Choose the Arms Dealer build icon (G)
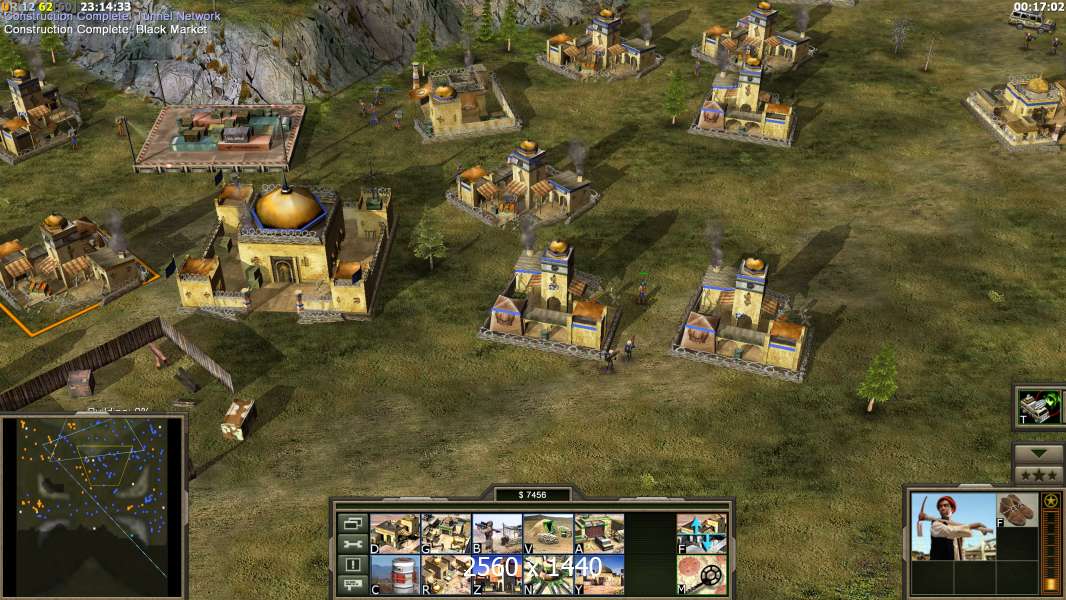1066x600 pixels. coord(446,533)
